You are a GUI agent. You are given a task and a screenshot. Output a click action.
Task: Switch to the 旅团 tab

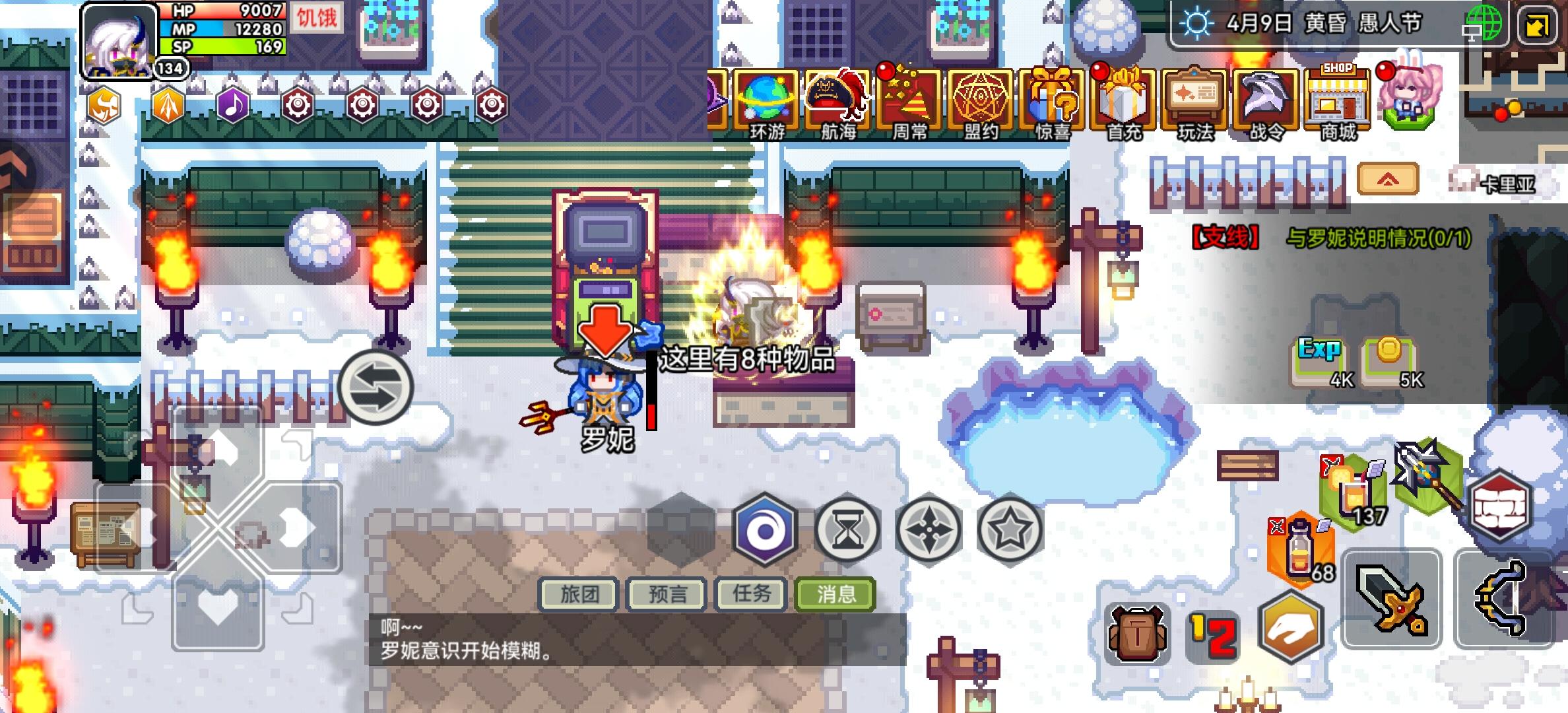point(577,594)
